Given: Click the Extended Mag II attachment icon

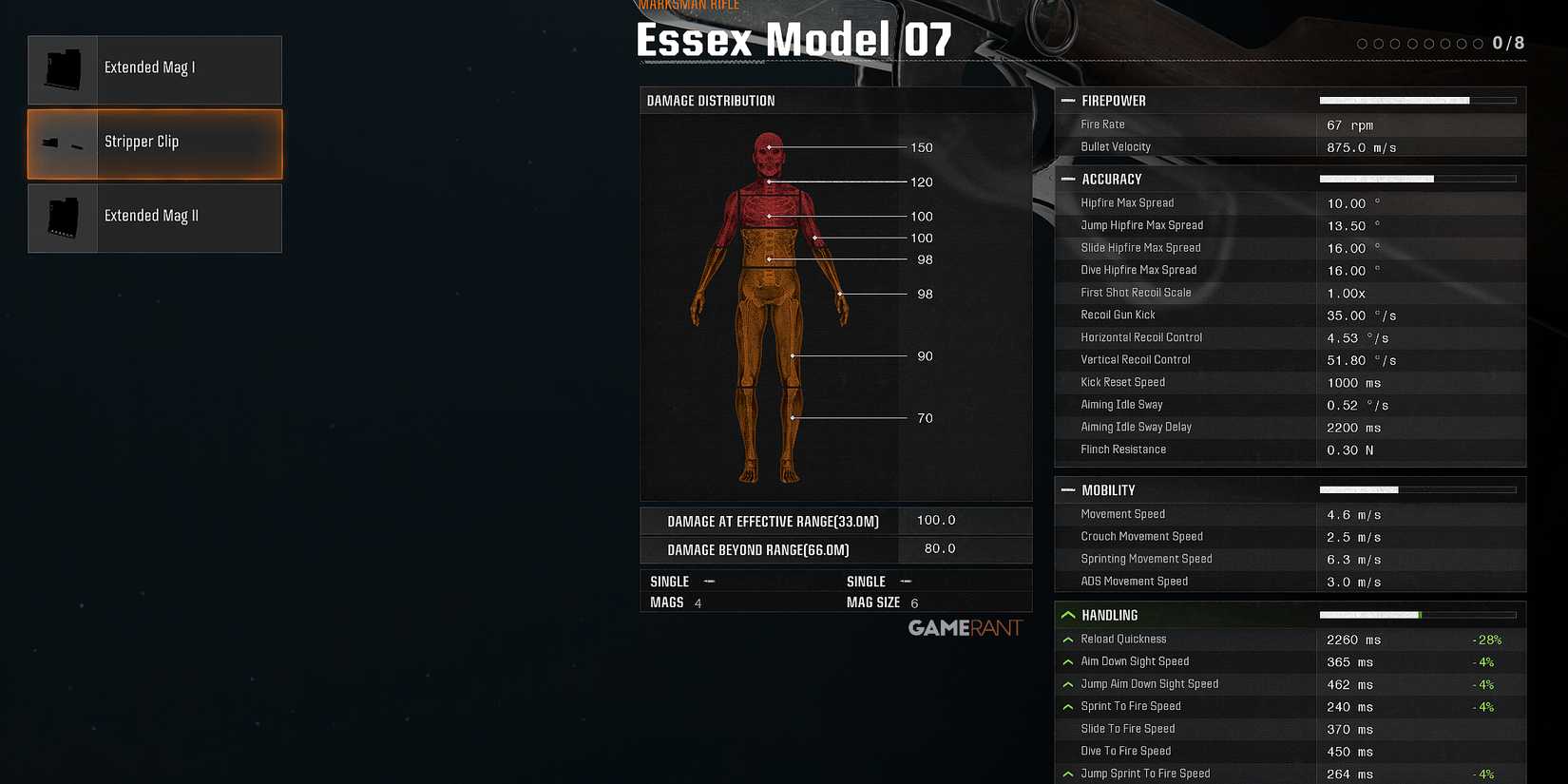Looking at the screenshot, I should click(61, 217).
